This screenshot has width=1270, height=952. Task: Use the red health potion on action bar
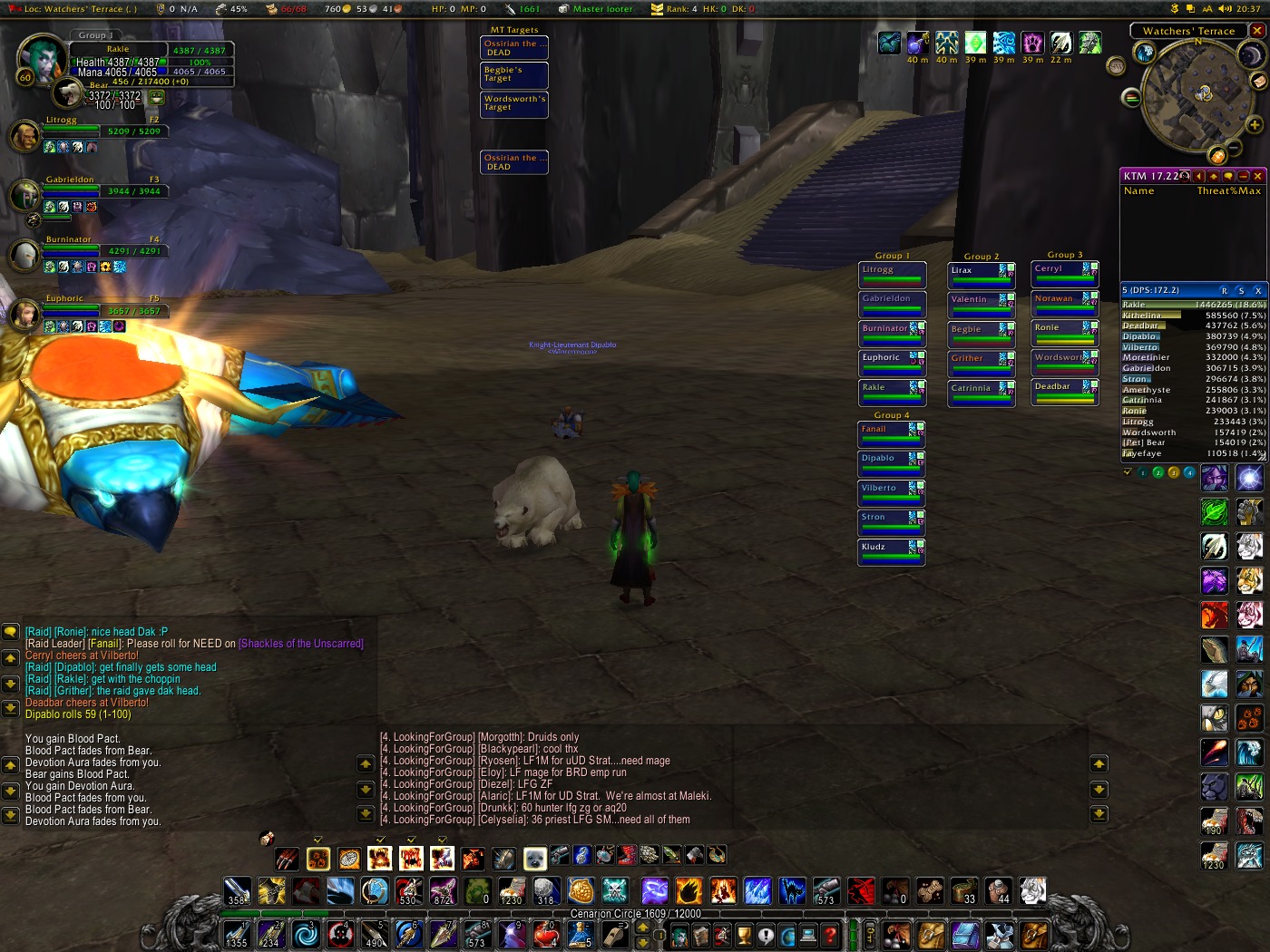coord(545,933)
